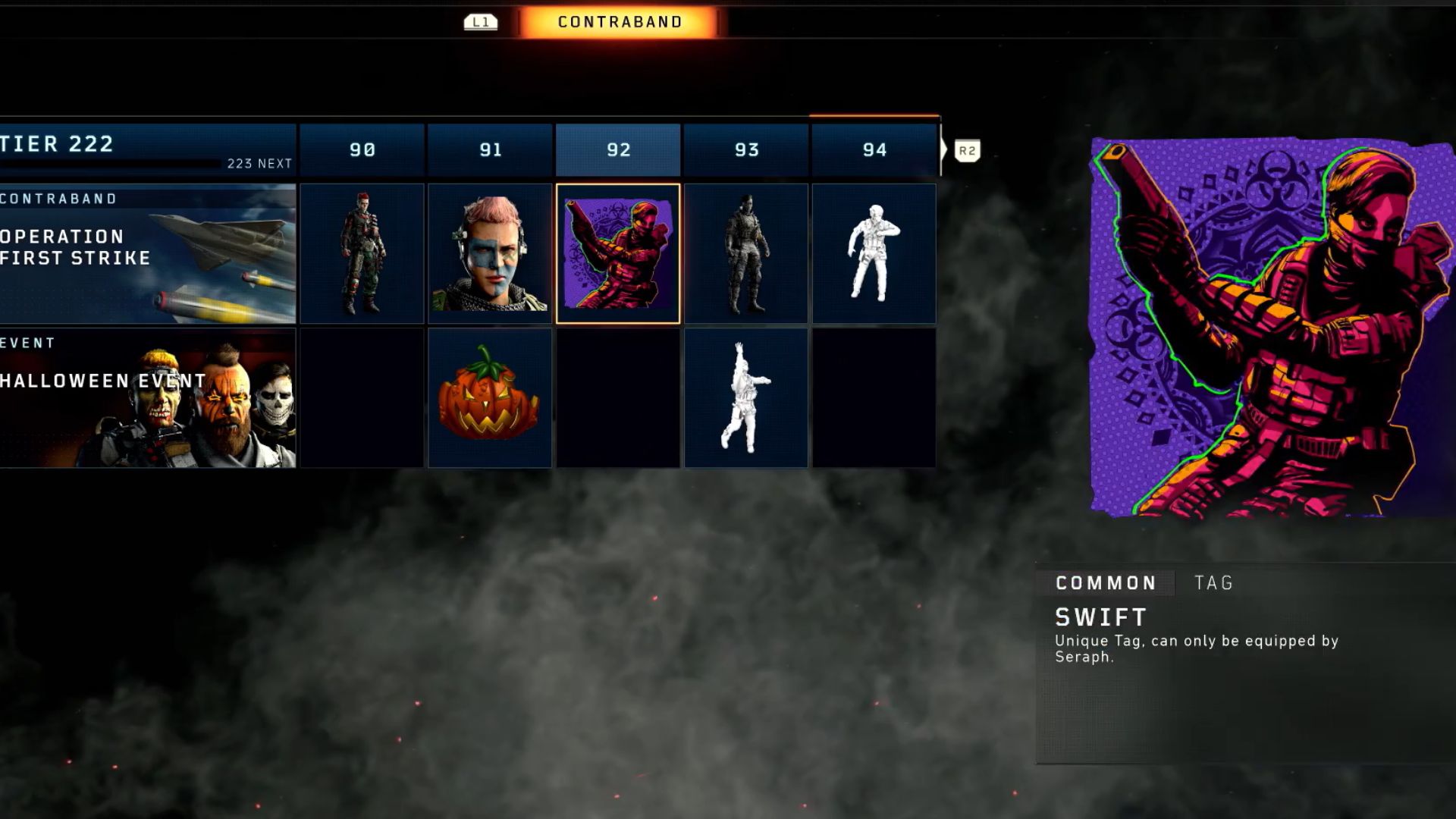
Task: Switch to the Contraband tab
Action: pyautogui.click(x=620, y=22)
